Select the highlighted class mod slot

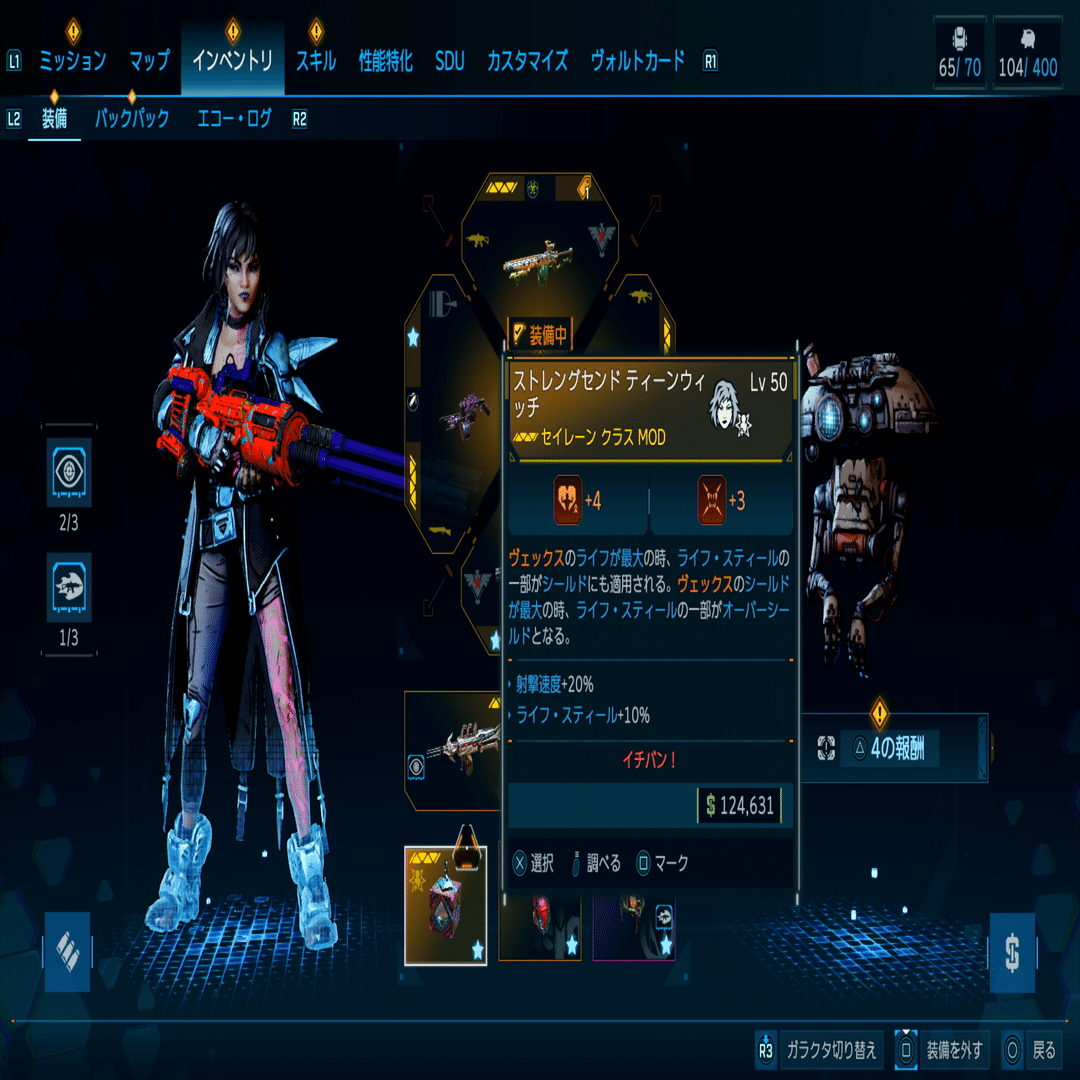[445, 905]
